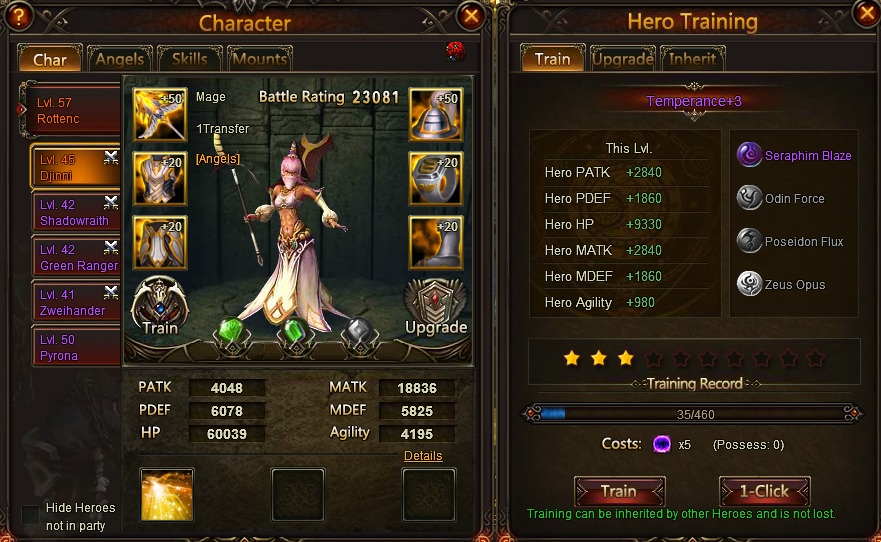The image size is (881, 542).
Task: Switch to the Angels tab
Action: point(119,59)
